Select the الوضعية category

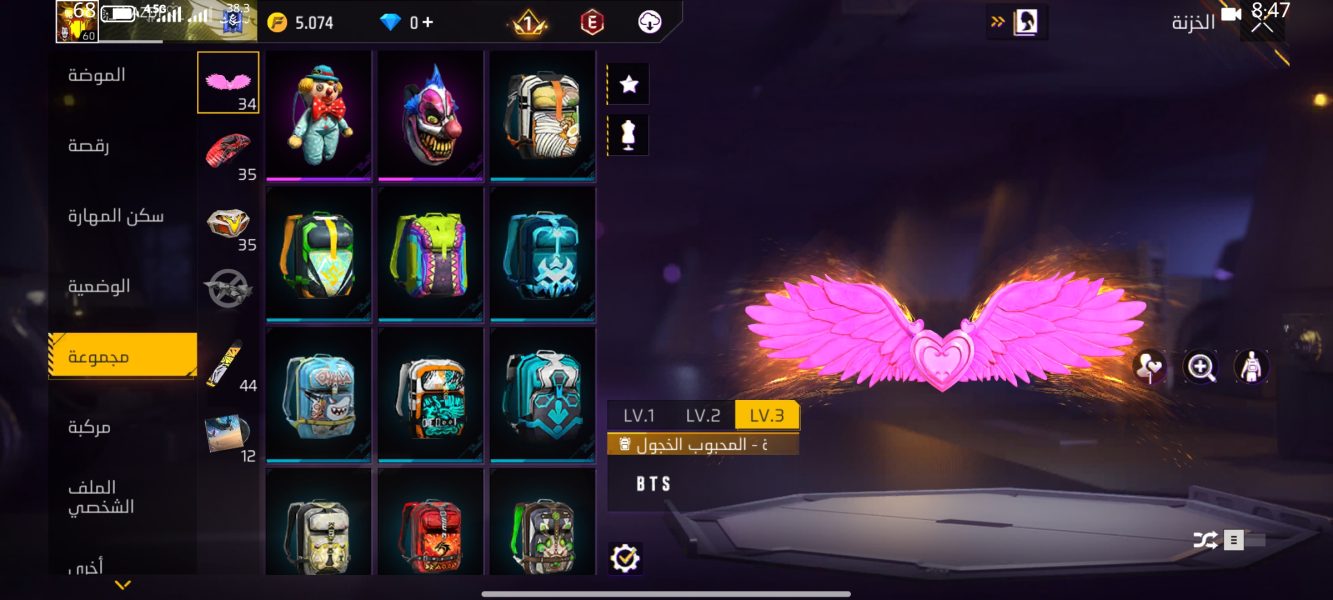(x=99, y=286)
